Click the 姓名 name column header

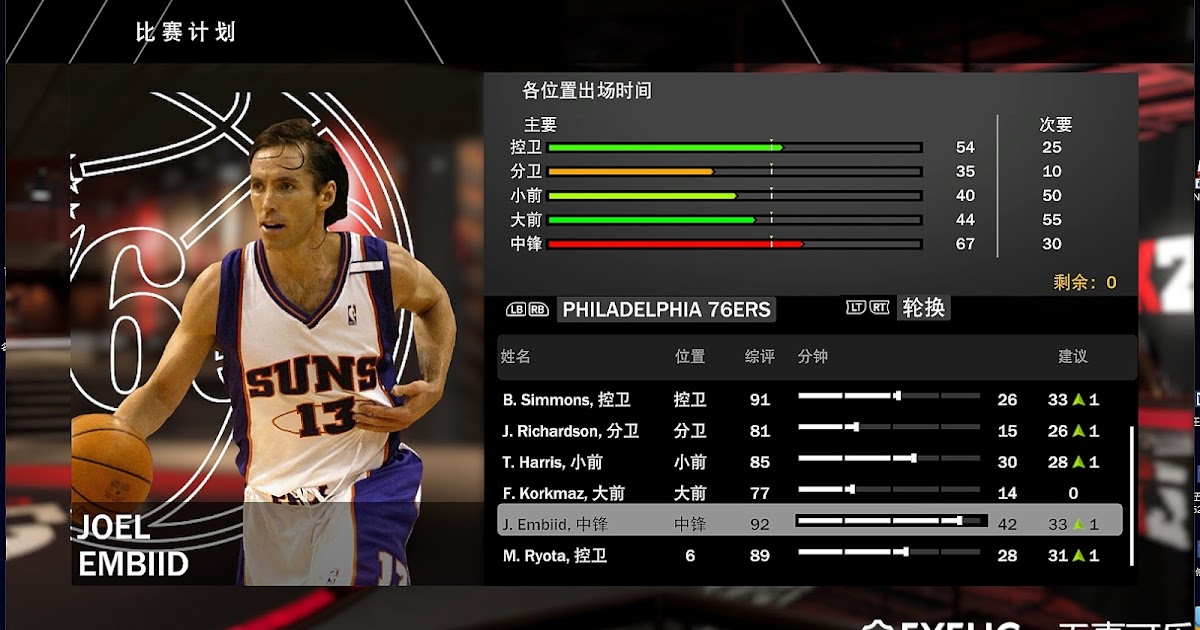point(516,356)
